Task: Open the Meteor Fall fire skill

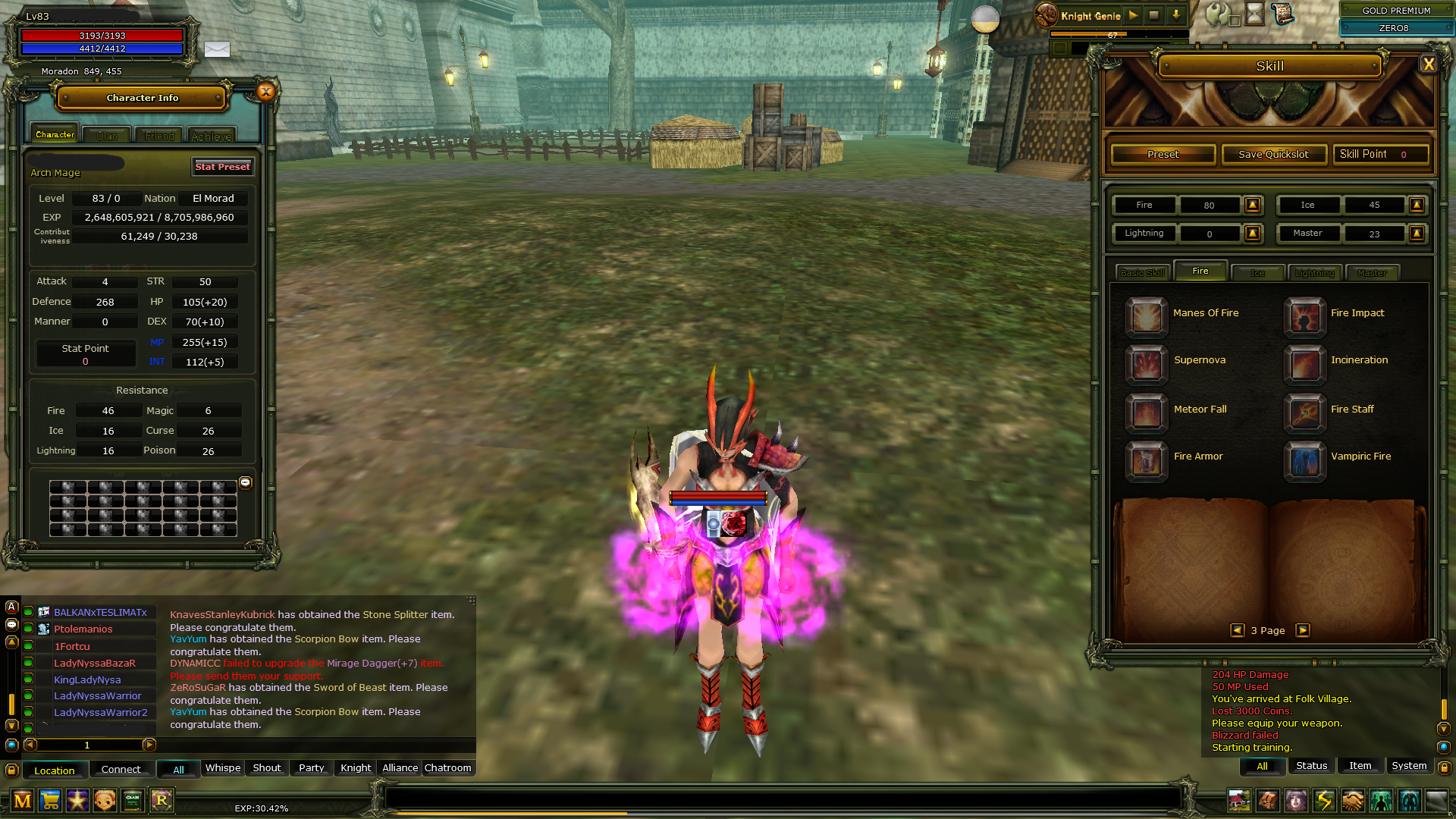Action: pyautogui.click(x=1146, y=413)
